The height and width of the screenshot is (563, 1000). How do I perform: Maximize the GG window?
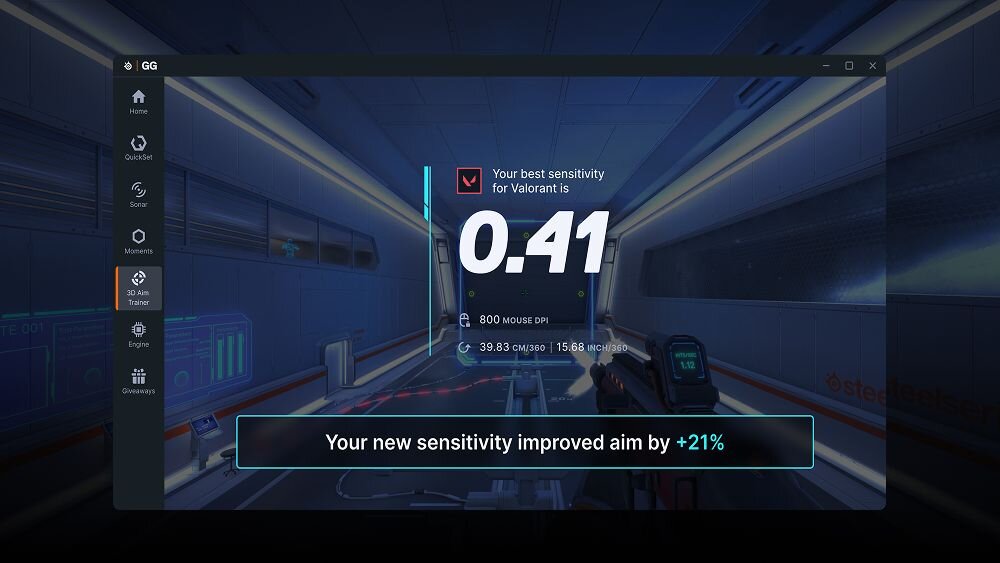849,66
